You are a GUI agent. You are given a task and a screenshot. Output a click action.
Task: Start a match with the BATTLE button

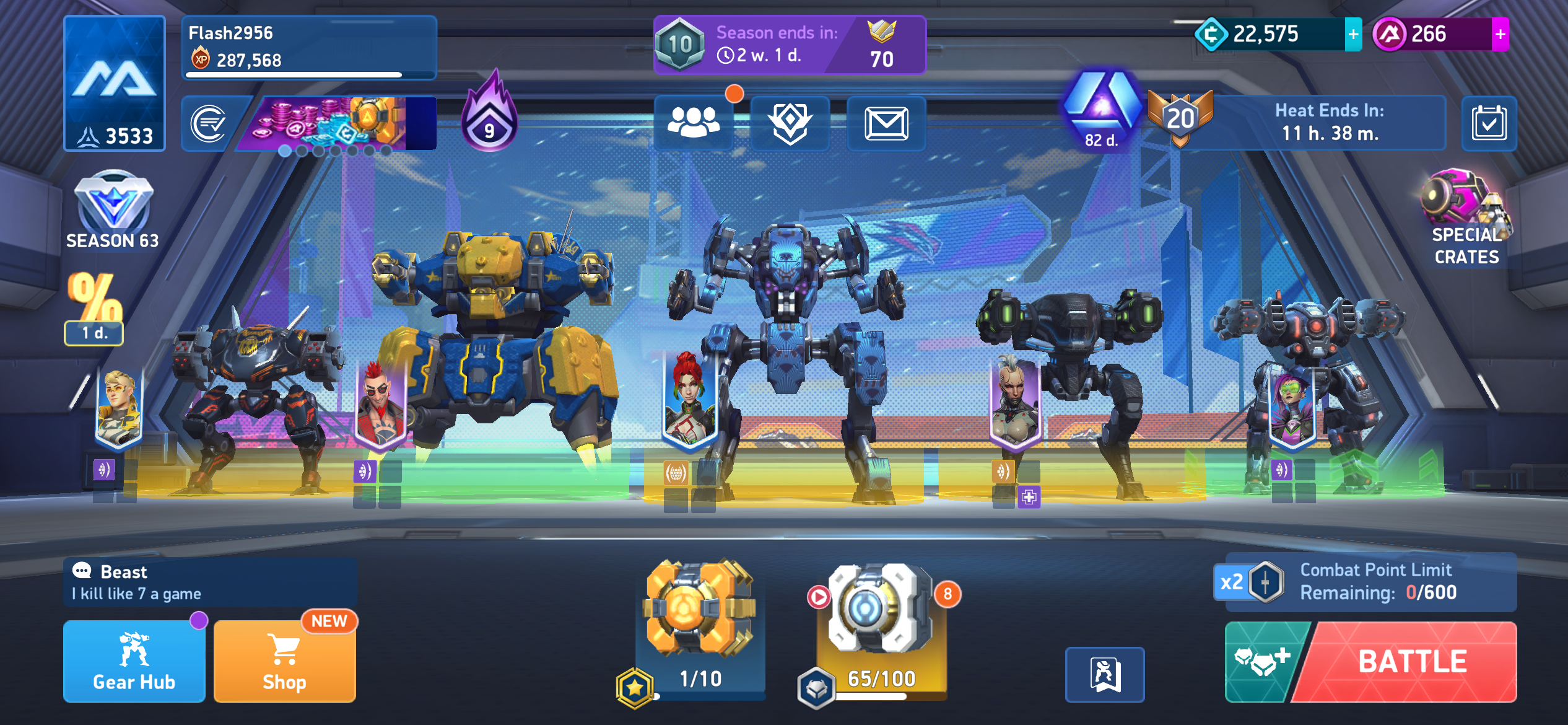click(x=1412, y=661)
